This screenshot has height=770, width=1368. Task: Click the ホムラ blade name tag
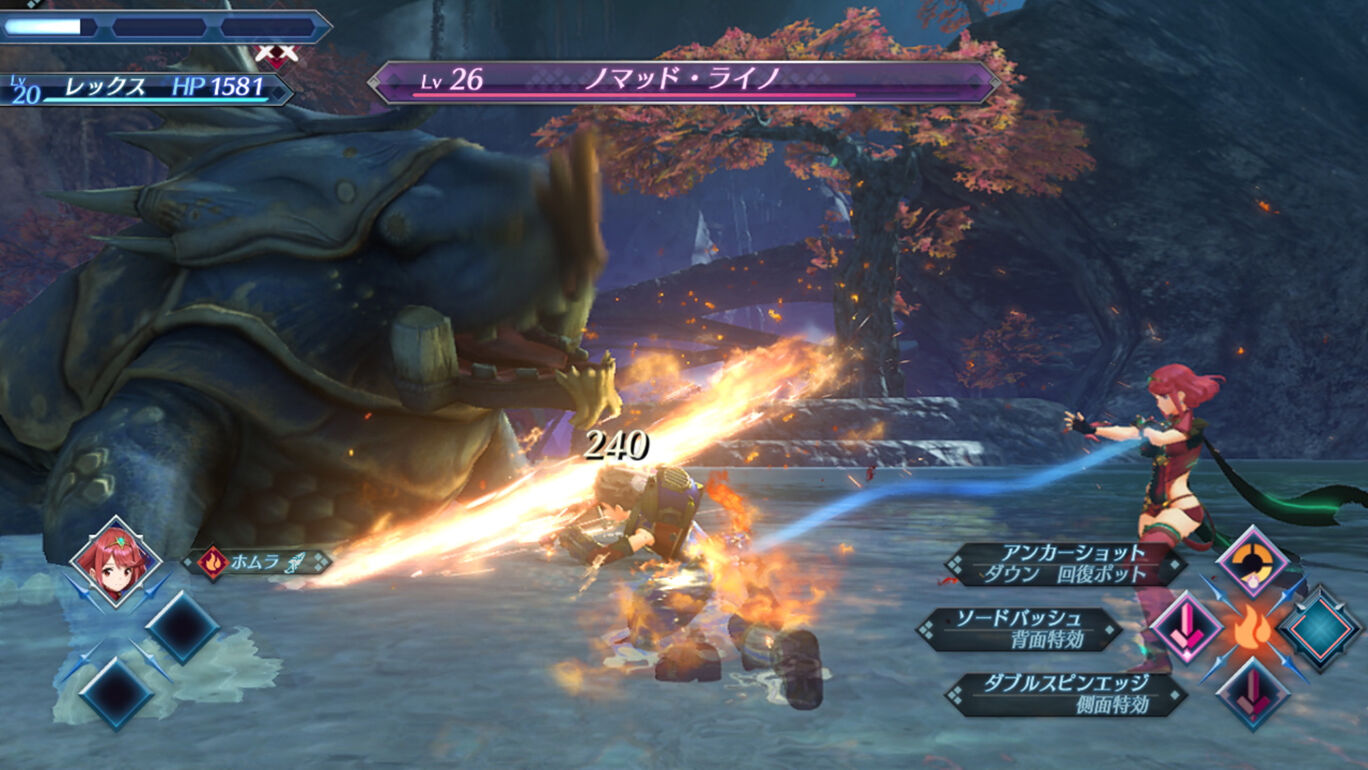click(x=258, y=562)
